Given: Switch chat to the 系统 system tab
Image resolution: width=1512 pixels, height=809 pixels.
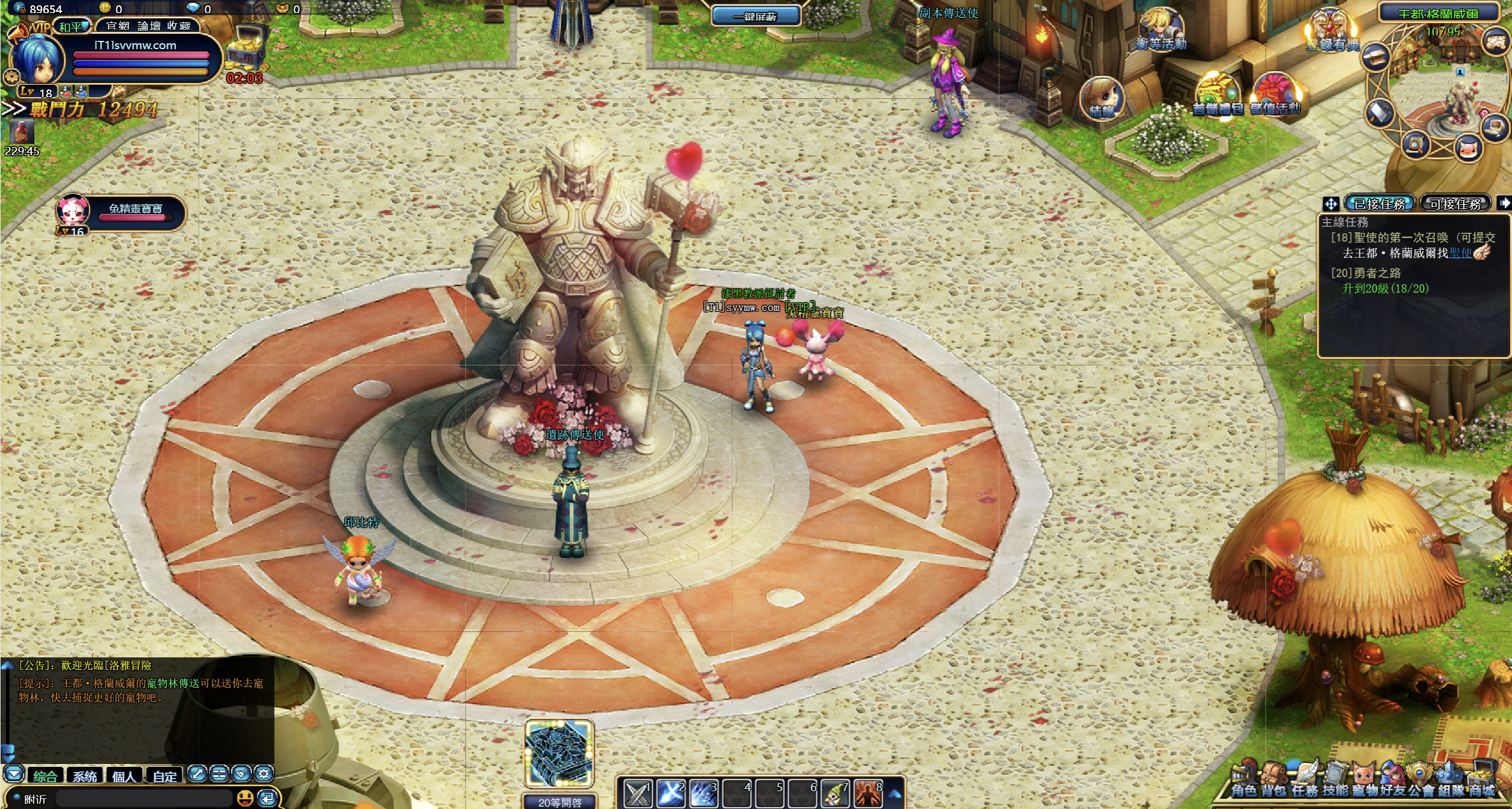Looking at the screenshot, I should tap(85, 776).
